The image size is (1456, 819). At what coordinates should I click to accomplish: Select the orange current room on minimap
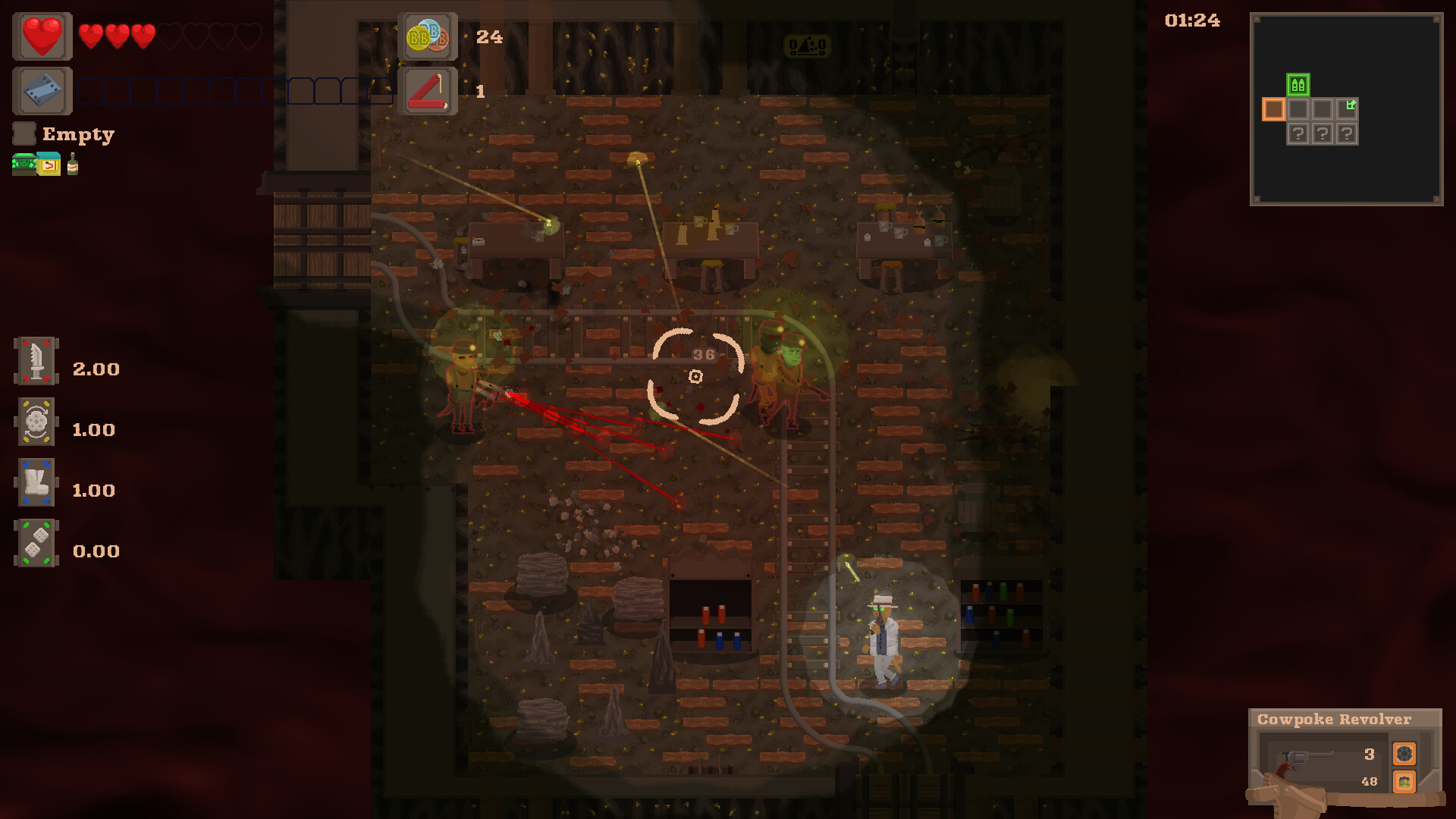click(1273, 109)
